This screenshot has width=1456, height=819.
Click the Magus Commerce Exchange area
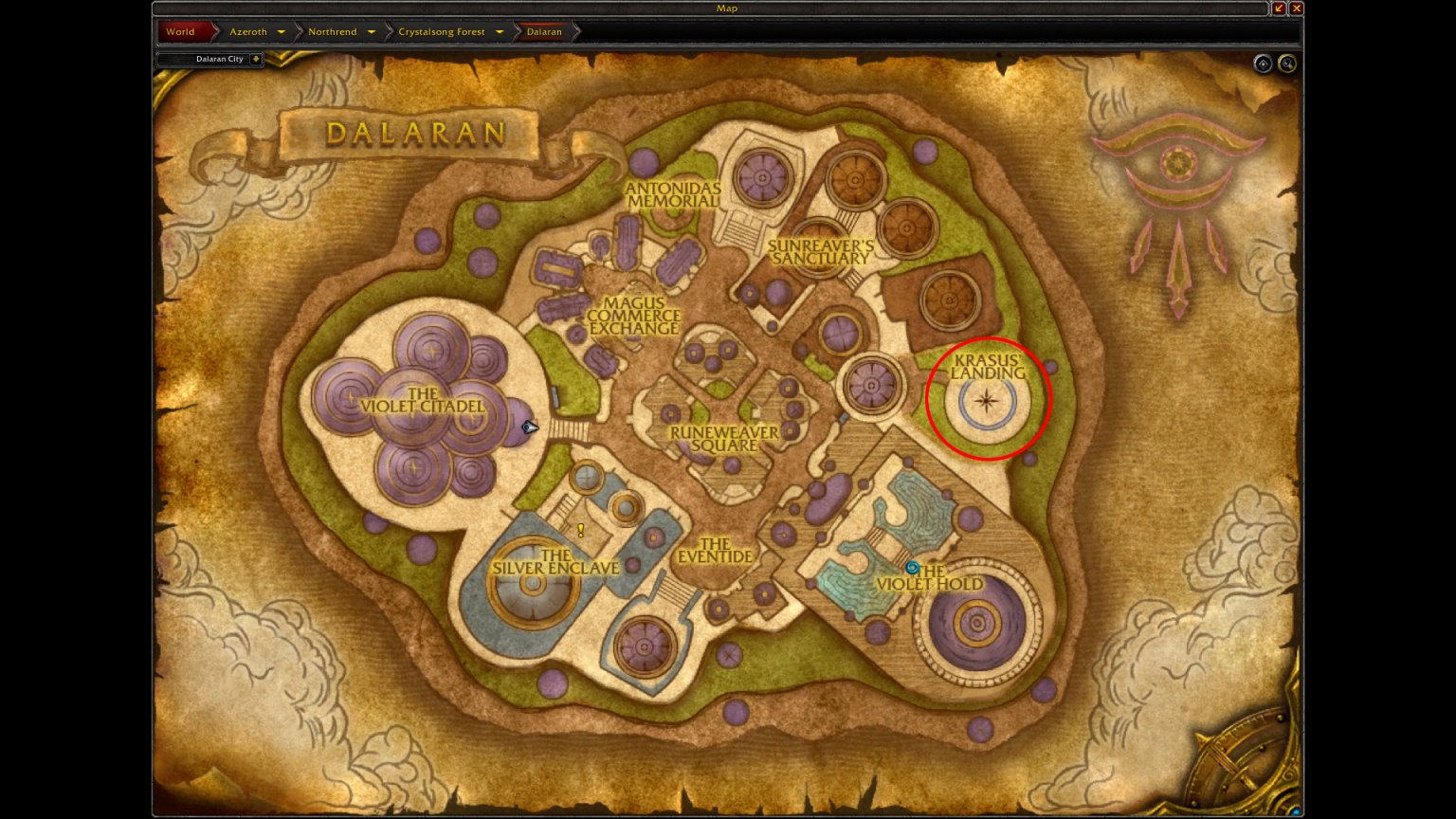[x=639, y=316]
